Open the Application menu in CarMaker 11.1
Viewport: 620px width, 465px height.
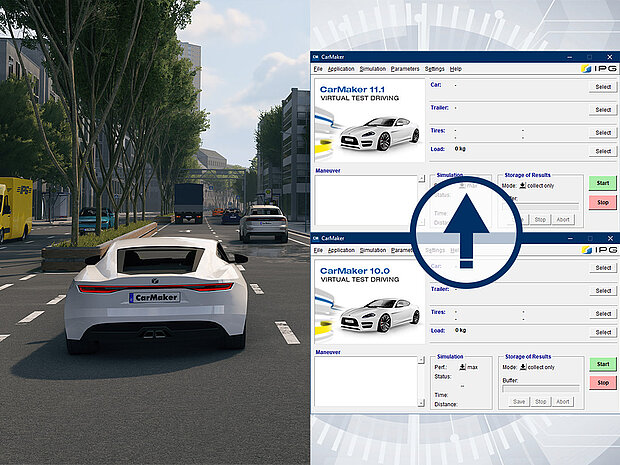click(341, 69)
